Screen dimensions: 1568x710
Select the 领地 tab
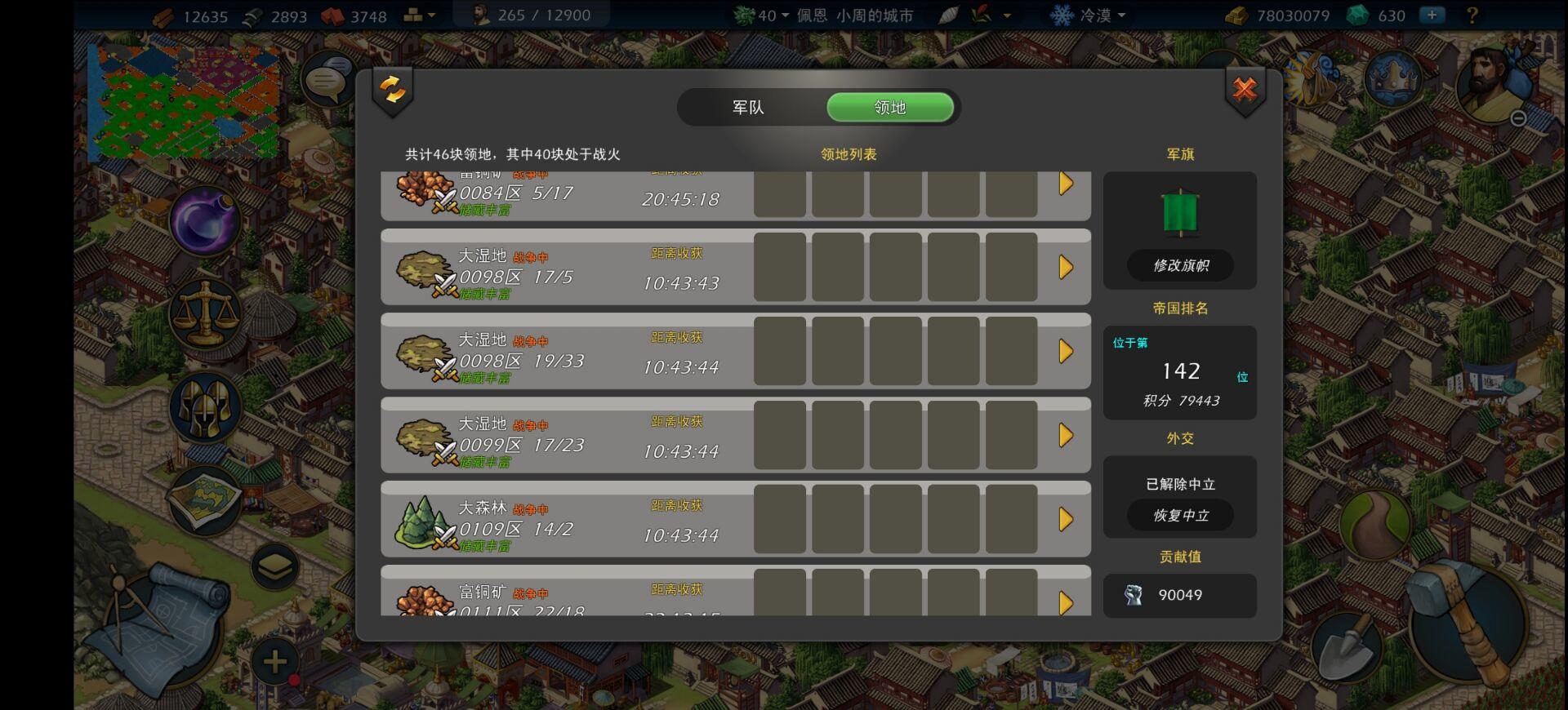890,107
